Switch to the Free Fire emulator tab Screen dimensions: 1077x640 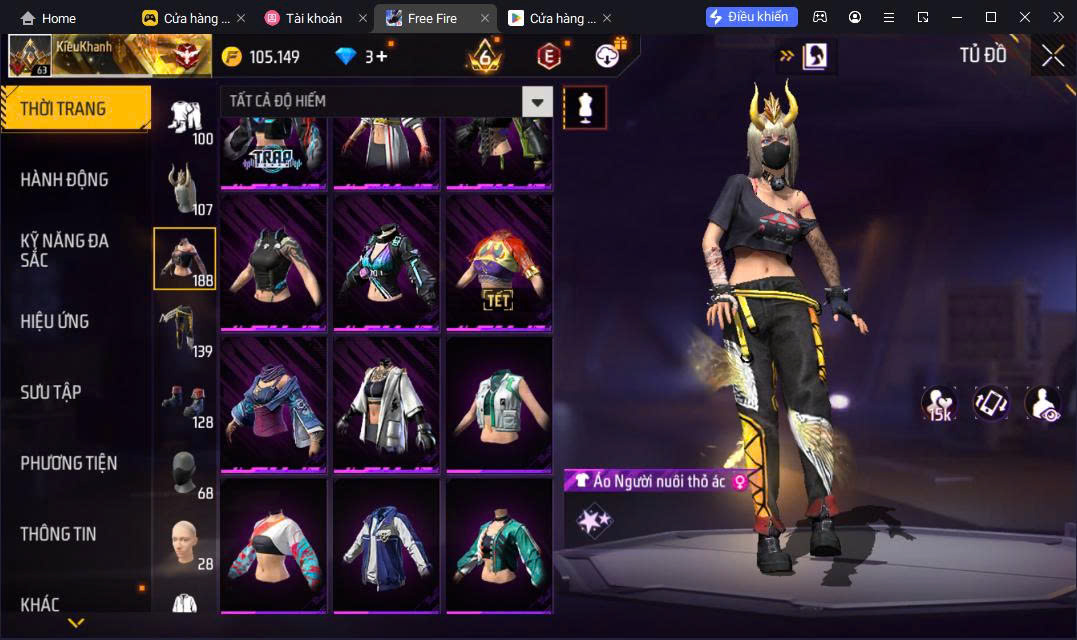431,18
